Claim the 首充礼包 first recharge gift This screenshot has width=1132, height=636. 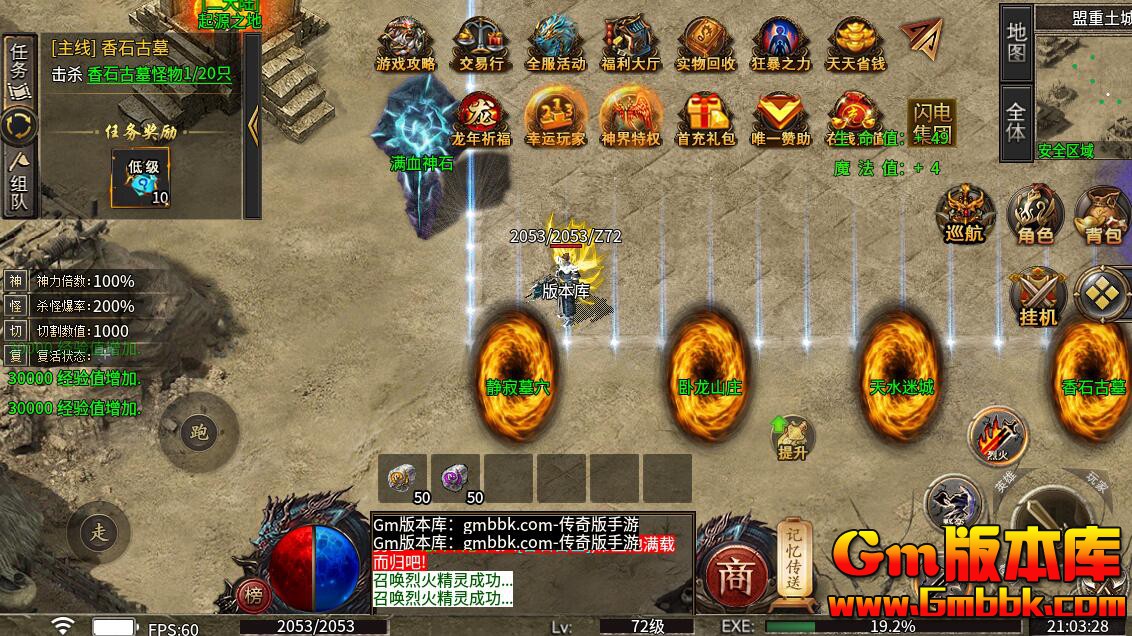point(705,117)
